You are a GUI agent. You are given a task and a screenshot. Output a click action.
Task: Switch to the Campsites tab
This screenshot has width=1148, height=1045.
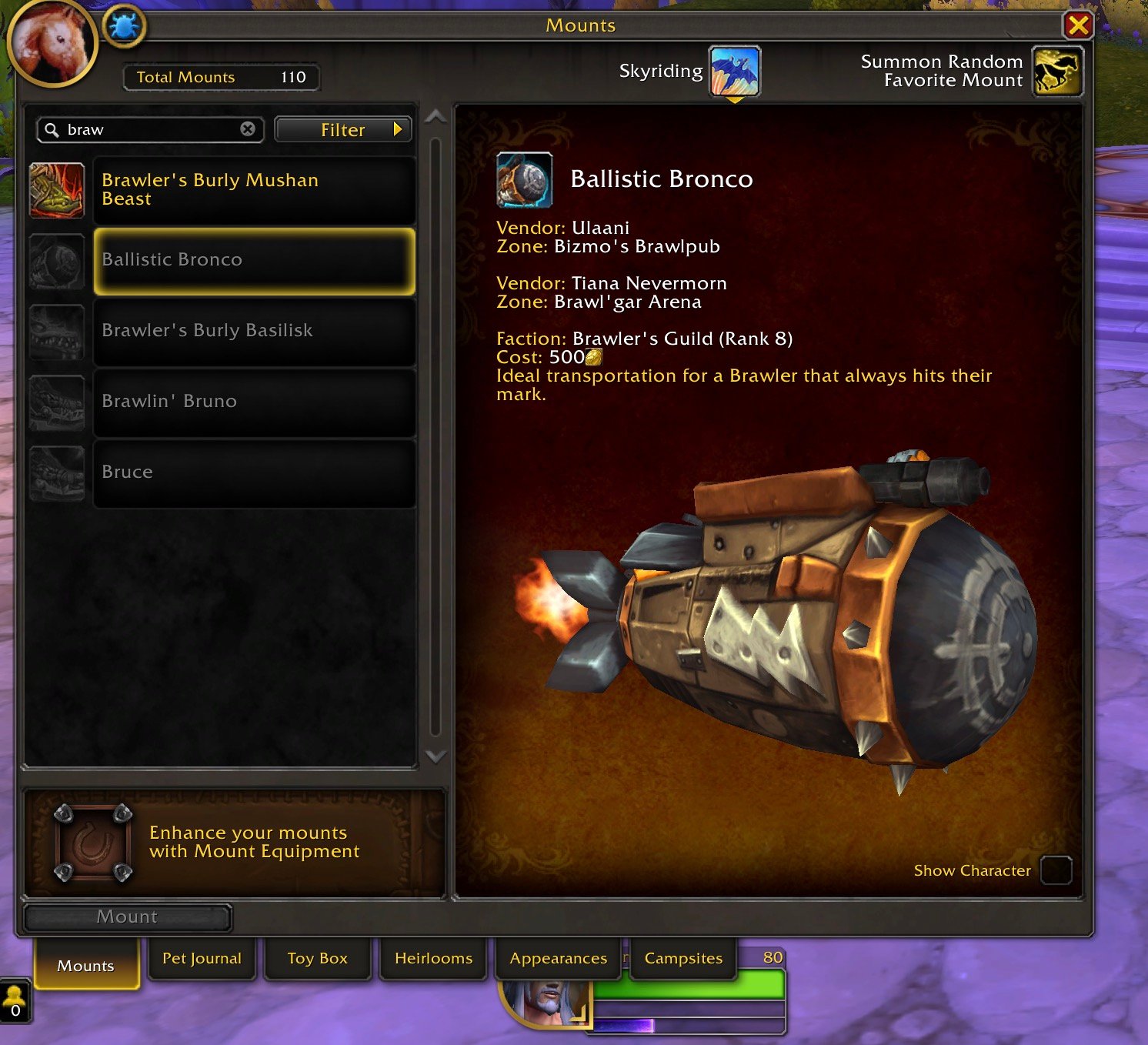point(683,959)
